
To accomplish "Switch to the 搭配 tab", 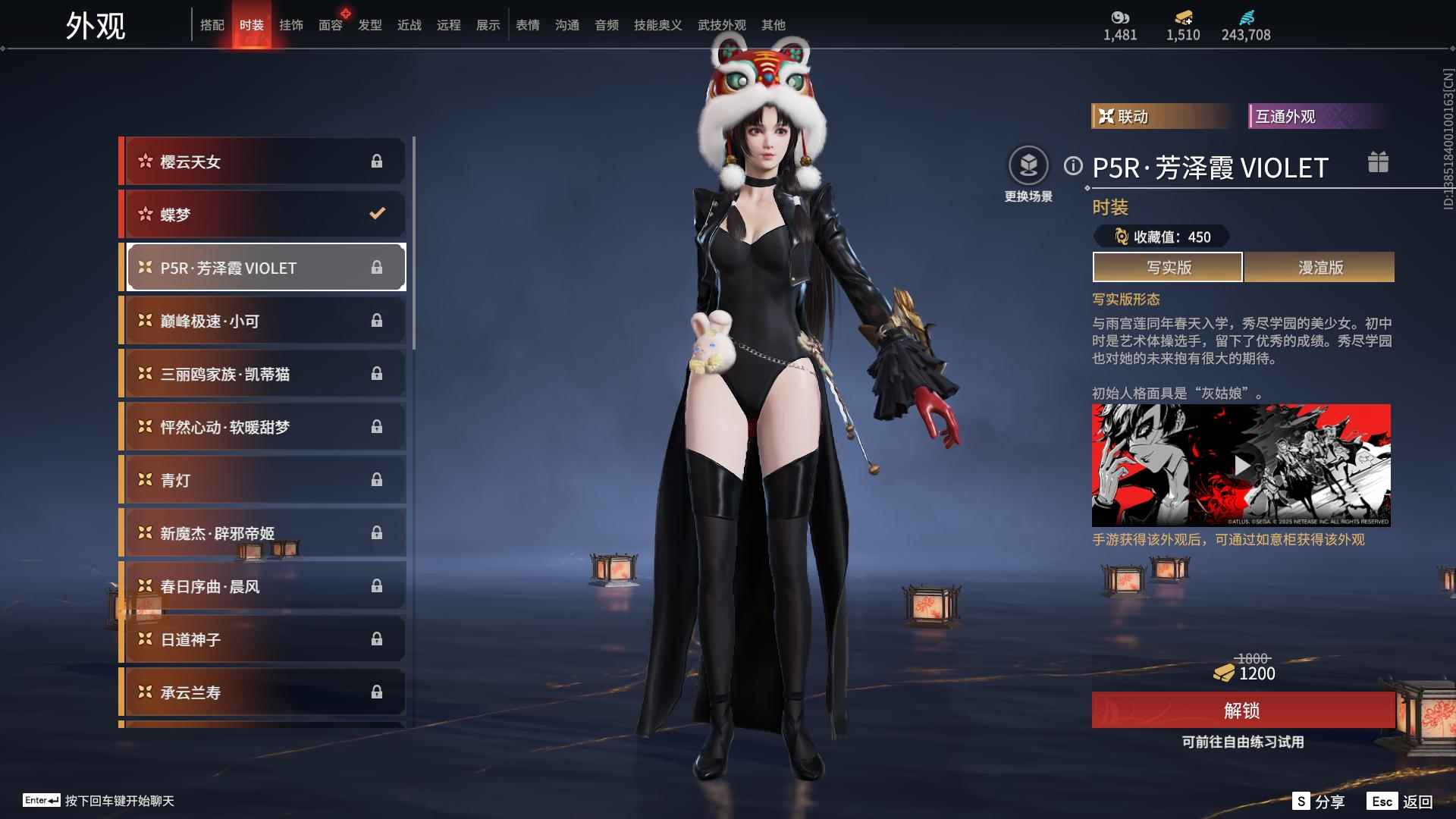I will (x=212, y=25).
